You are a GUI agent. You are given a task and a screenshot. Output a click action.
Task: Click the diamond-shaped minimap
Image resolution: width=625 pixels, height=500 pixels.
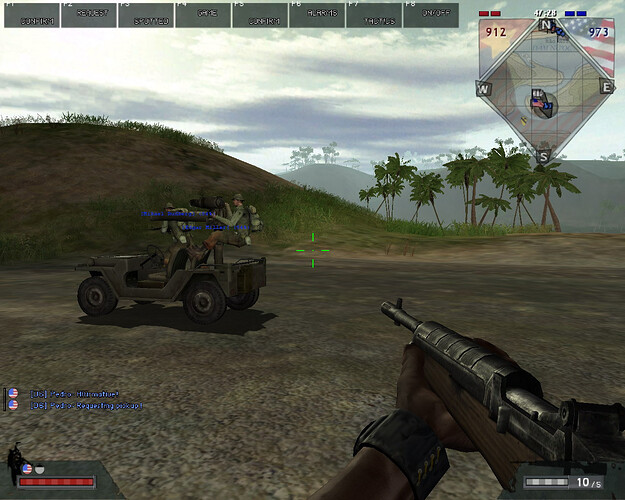(x=545, y=88)
